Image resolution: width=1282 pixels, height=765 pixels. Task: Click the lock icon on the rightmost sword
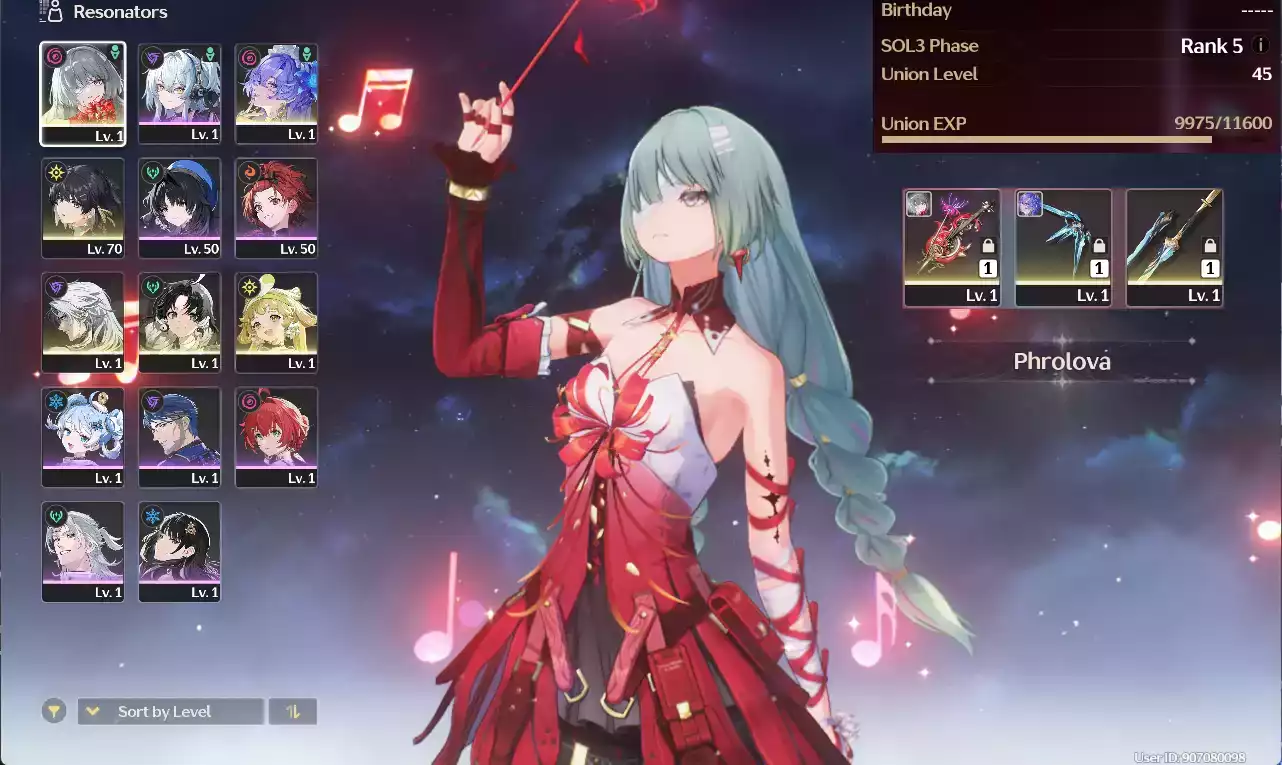coord(1209,243)
